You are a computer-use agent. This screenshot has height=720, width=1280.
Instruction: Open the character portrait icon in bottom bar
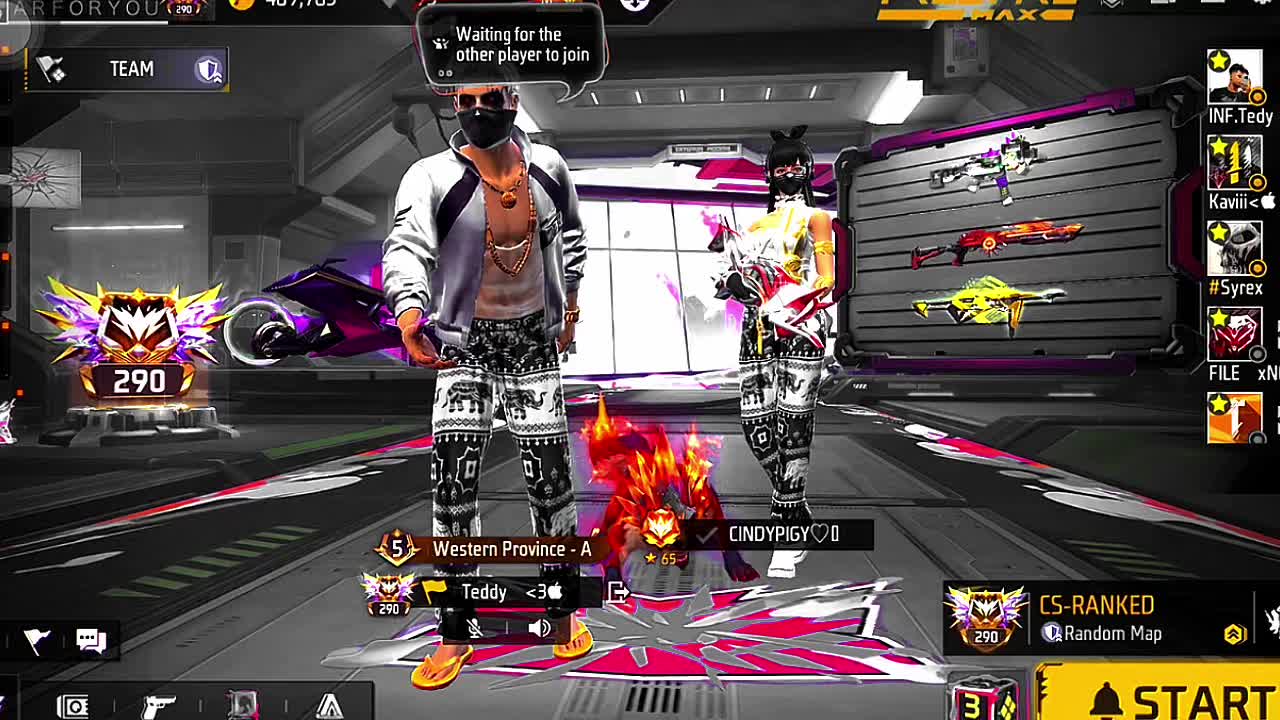pos(243,706)
